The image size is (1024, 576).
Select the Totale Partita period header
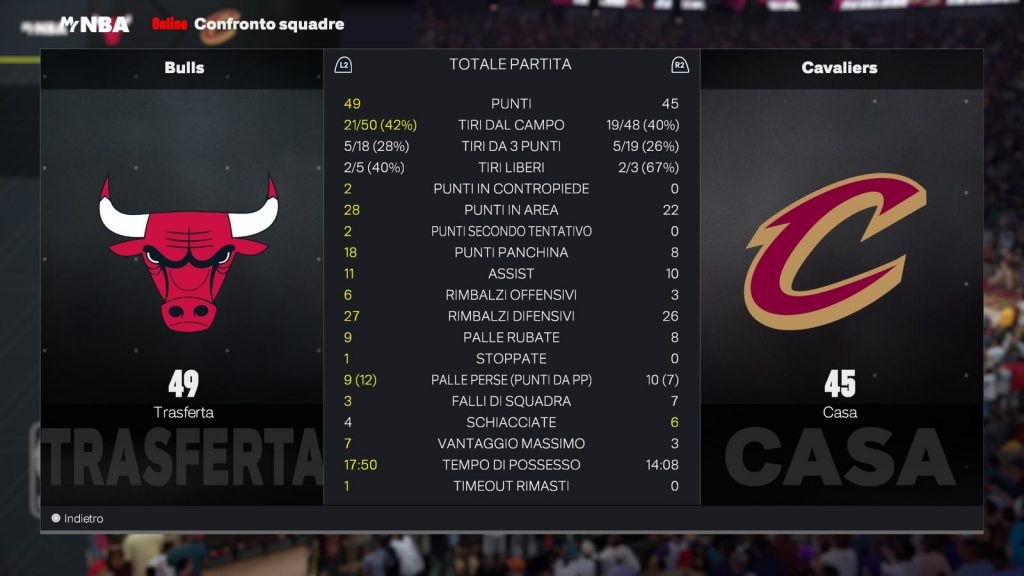pyautogui.click(x=510, y=64)
